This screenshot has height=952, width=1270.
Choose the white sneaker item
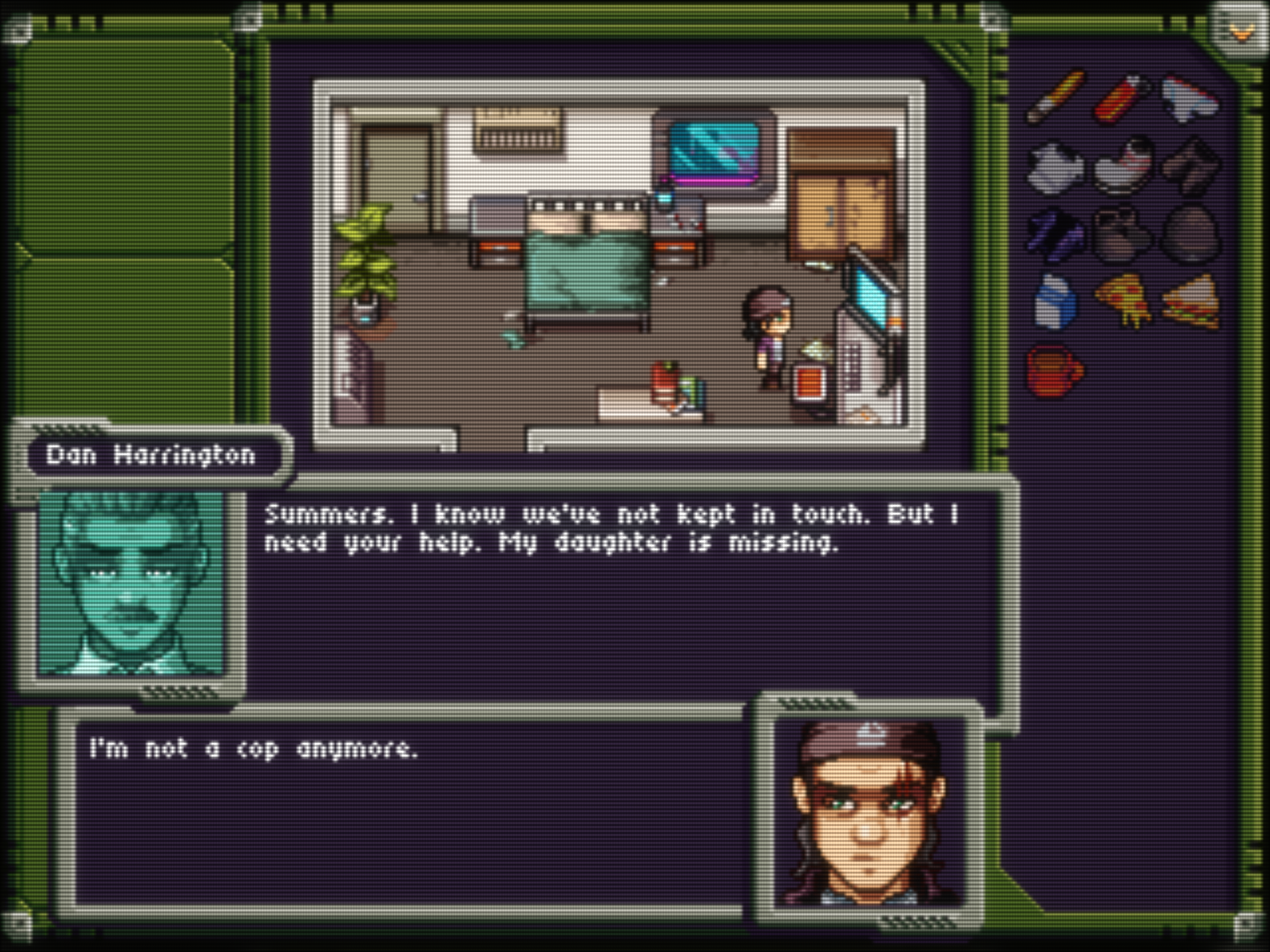coord(1190,98)
